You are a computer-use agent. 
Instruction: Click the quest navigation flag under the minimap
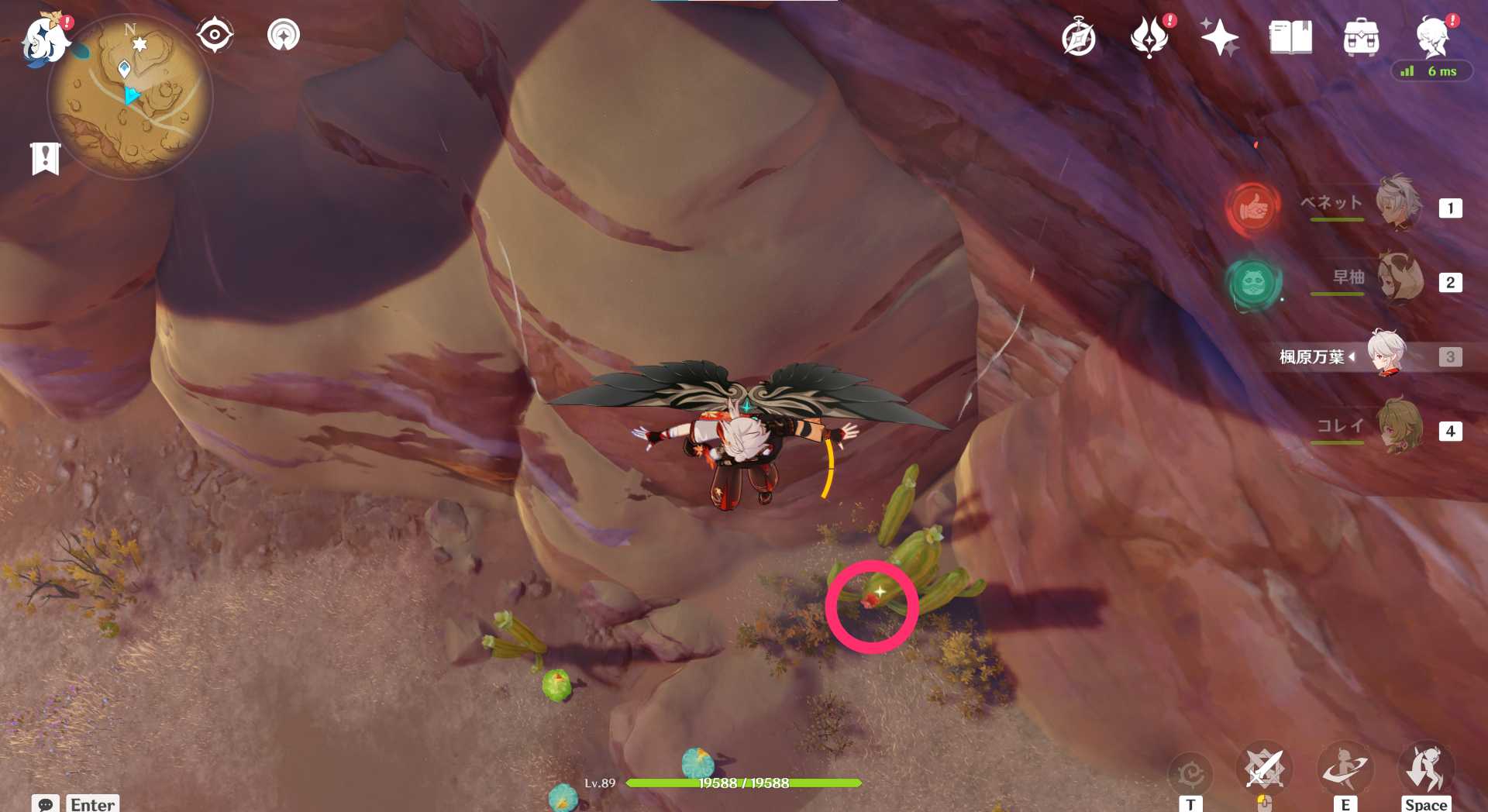coord(46,157)
